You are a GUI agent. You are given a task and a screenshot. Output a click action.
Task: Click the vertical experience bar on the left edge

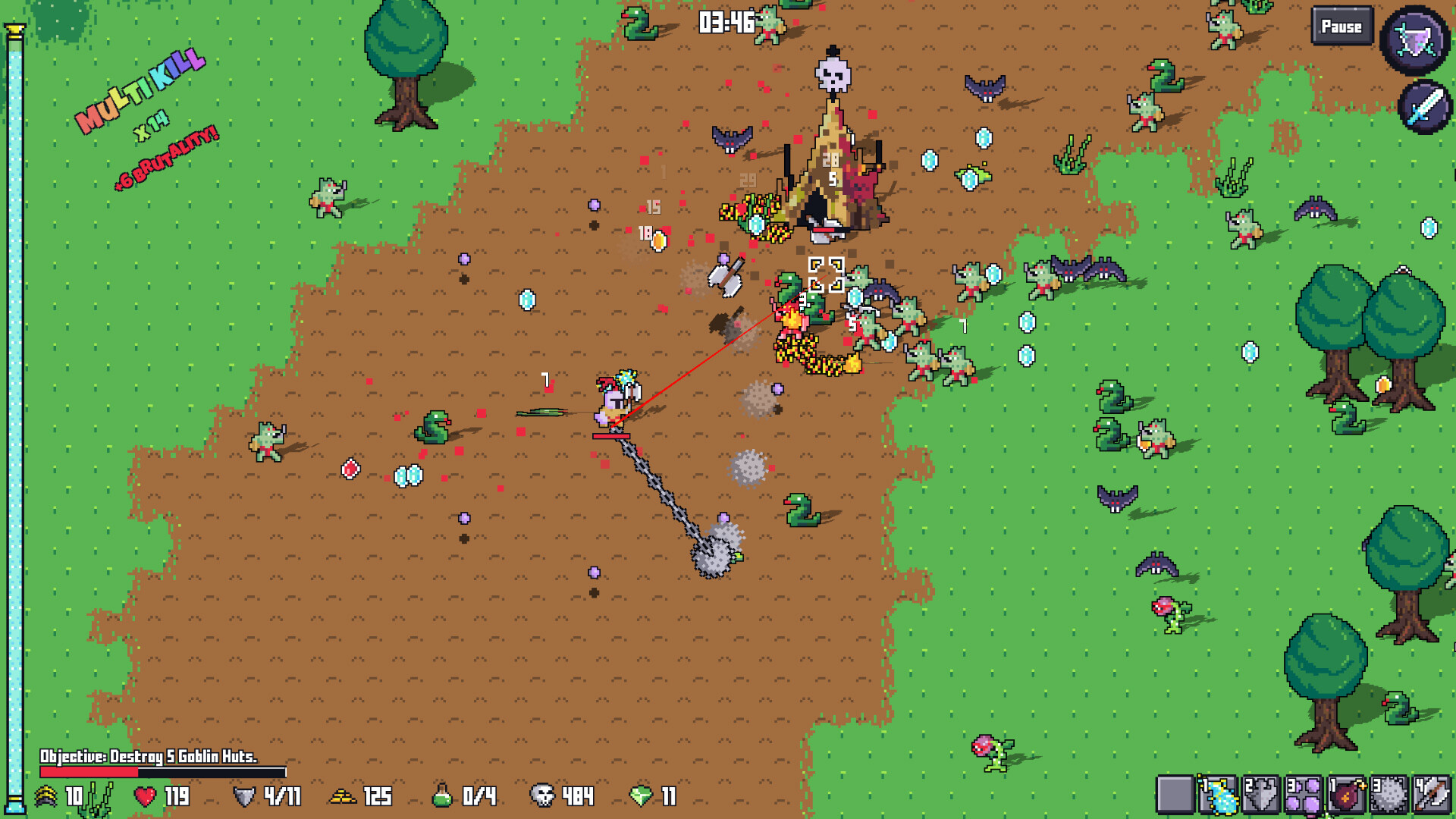(15, 409)
